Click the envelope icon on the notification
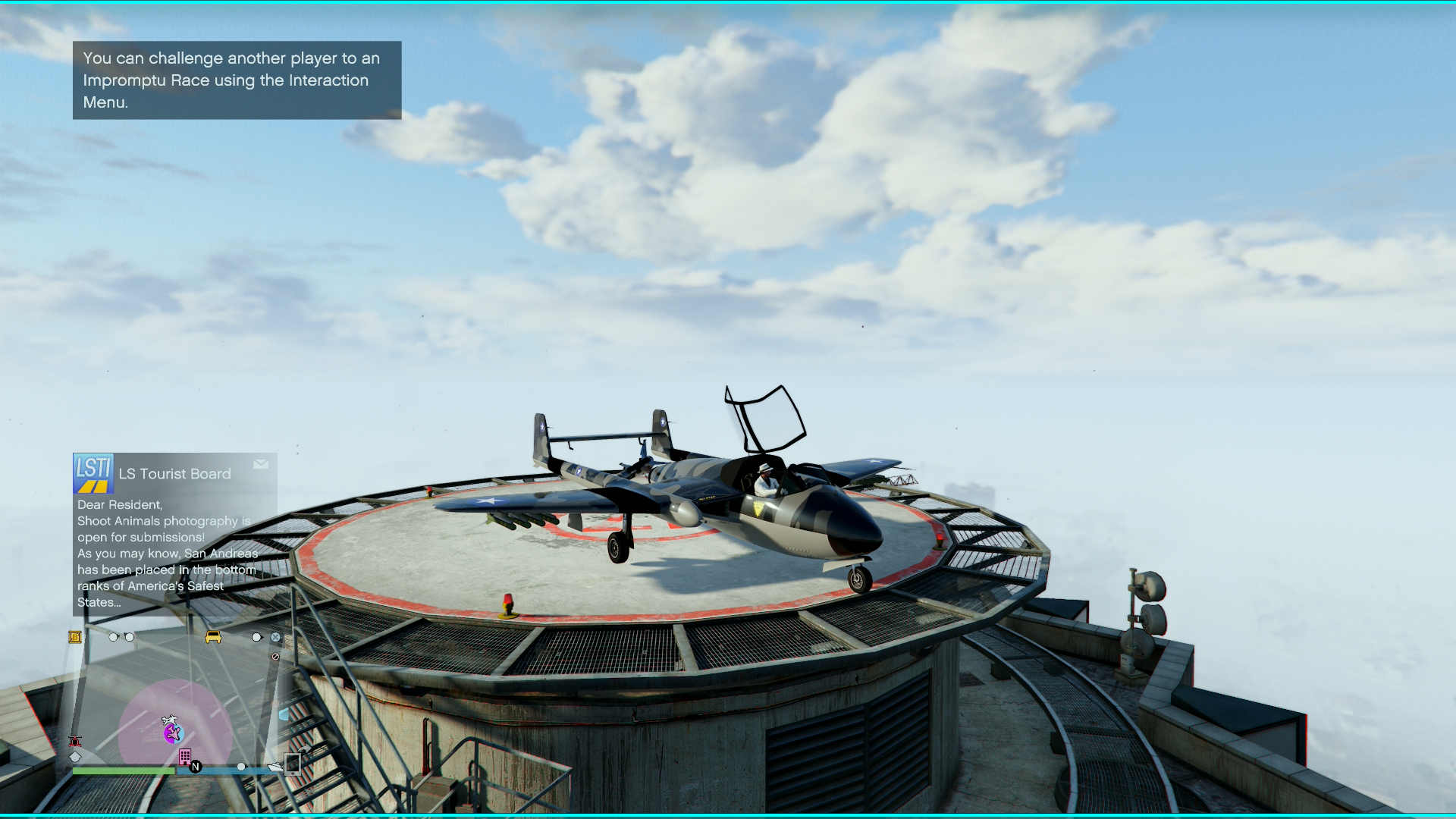The height and width of the screenshot is (819, 1456). click(261, 464)
